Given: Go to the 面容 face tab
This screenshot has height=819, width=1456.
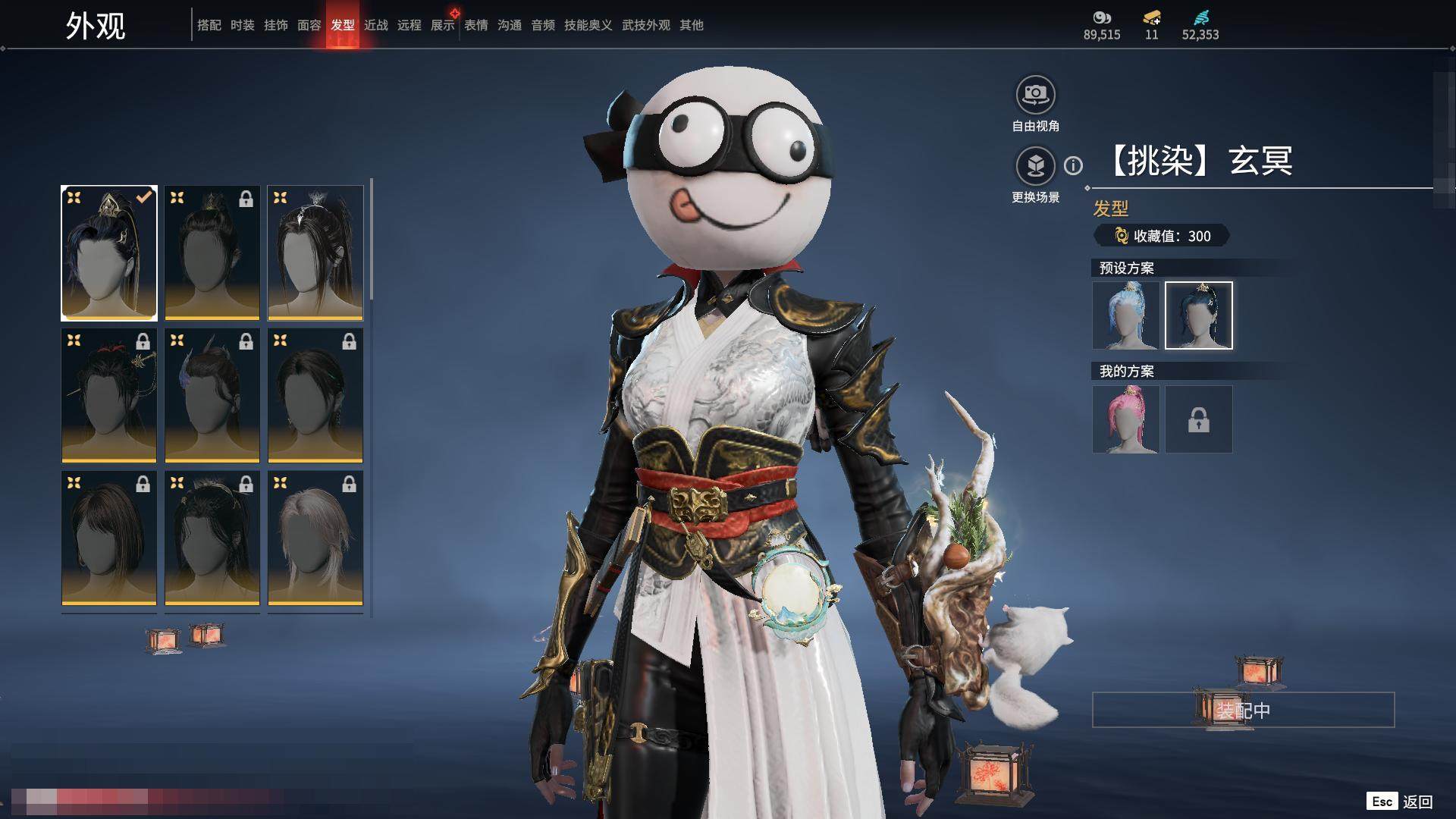Looking at the screenshot, I should 309,25.
